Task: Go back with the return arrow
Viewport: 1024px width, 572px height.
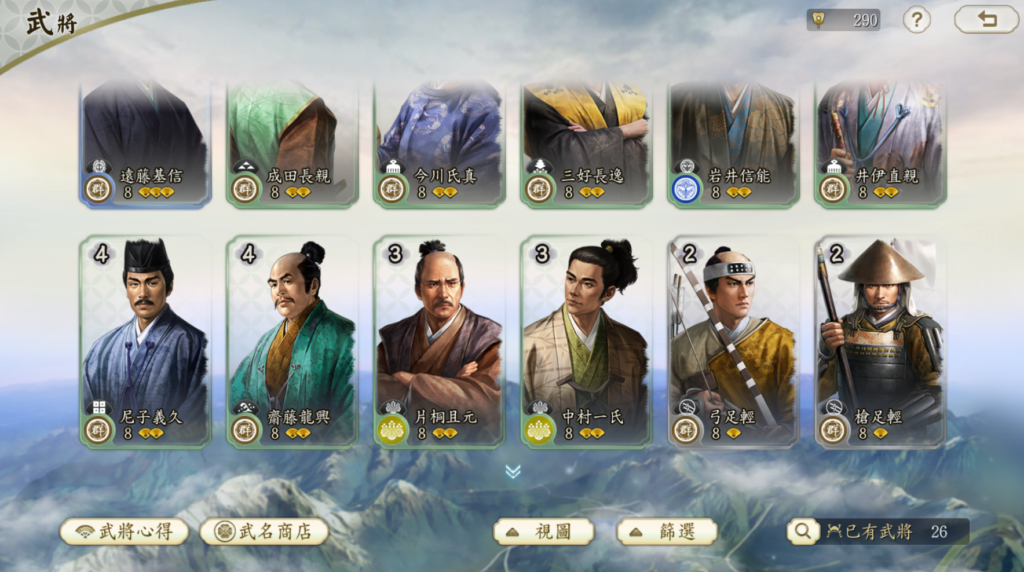Action: coord(986,19)
